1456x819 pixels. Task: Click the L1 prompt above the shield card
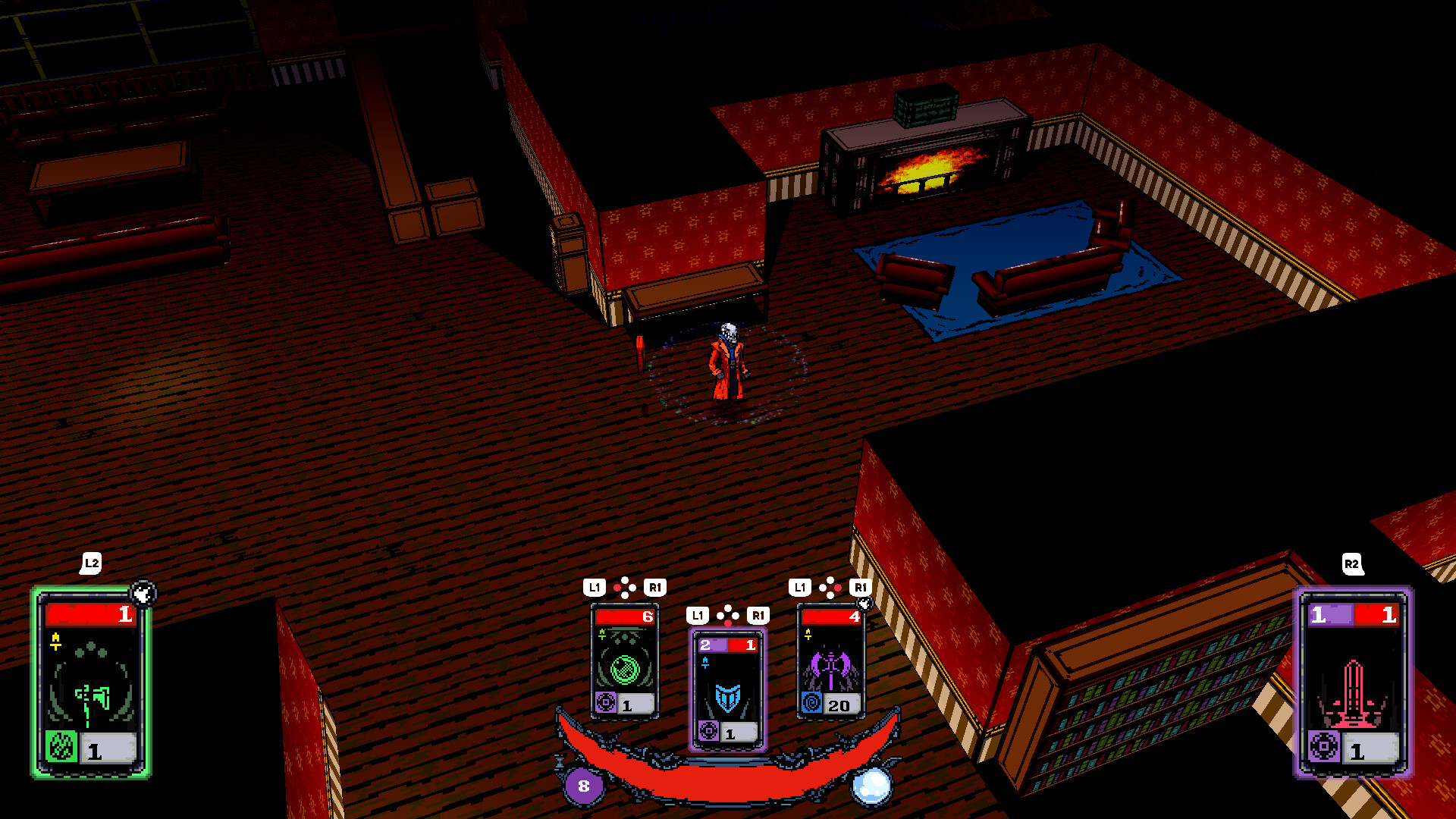tap(698, 614)
